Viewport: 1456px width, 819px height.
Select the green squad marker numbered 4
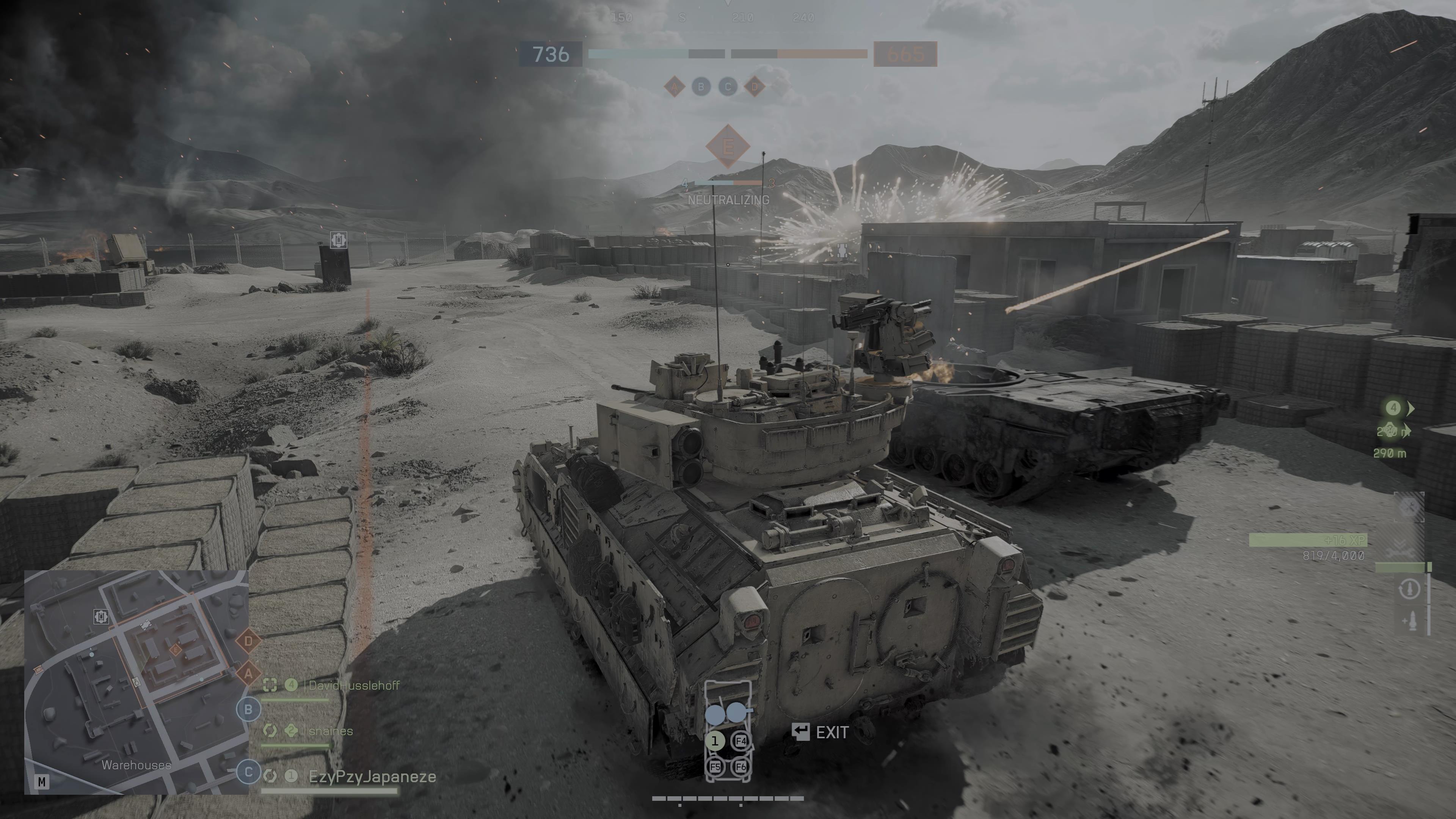tap(1393, 408)
